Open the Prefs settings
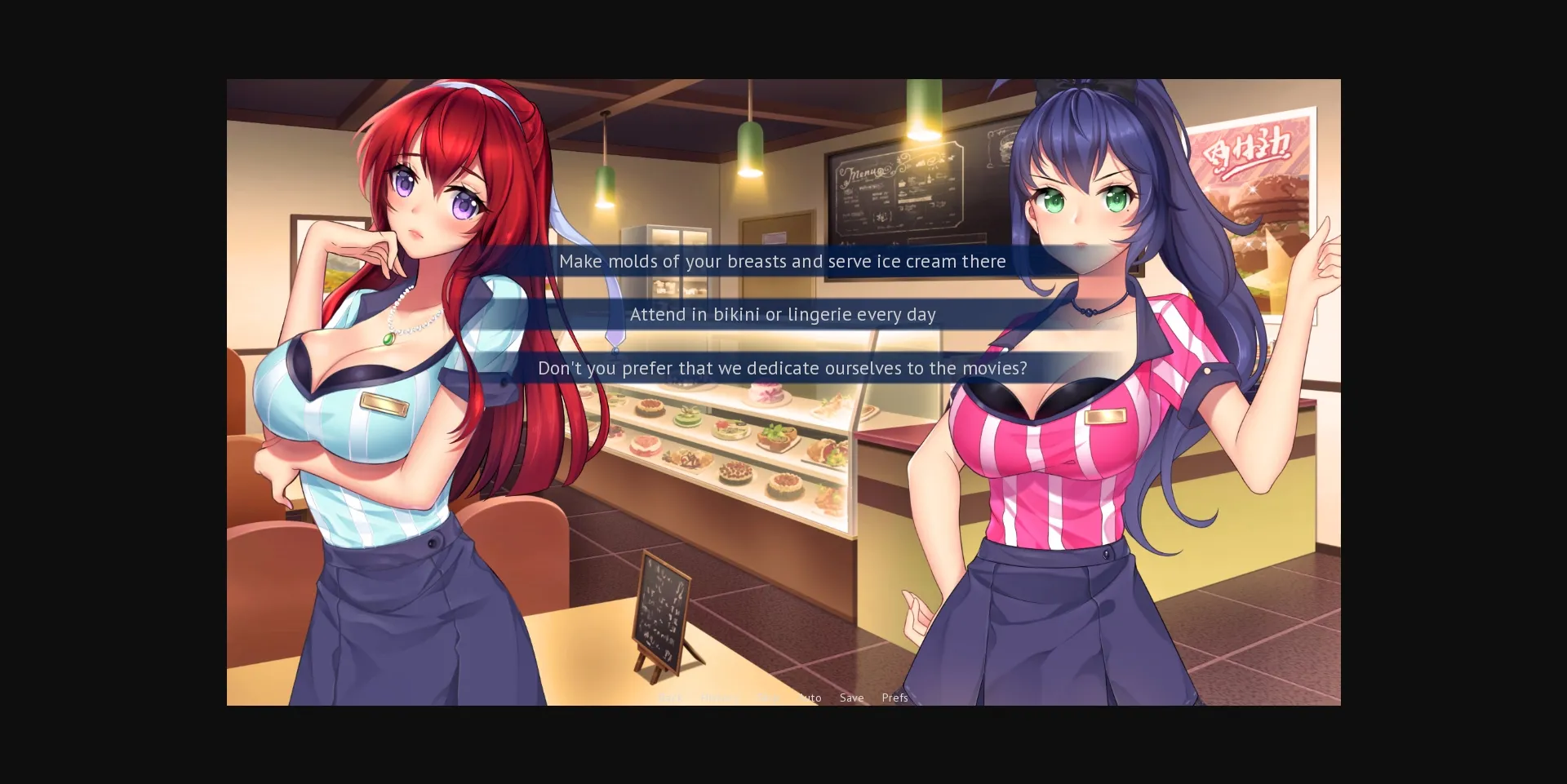This screenshot has width=1567, height=784. 894,698
